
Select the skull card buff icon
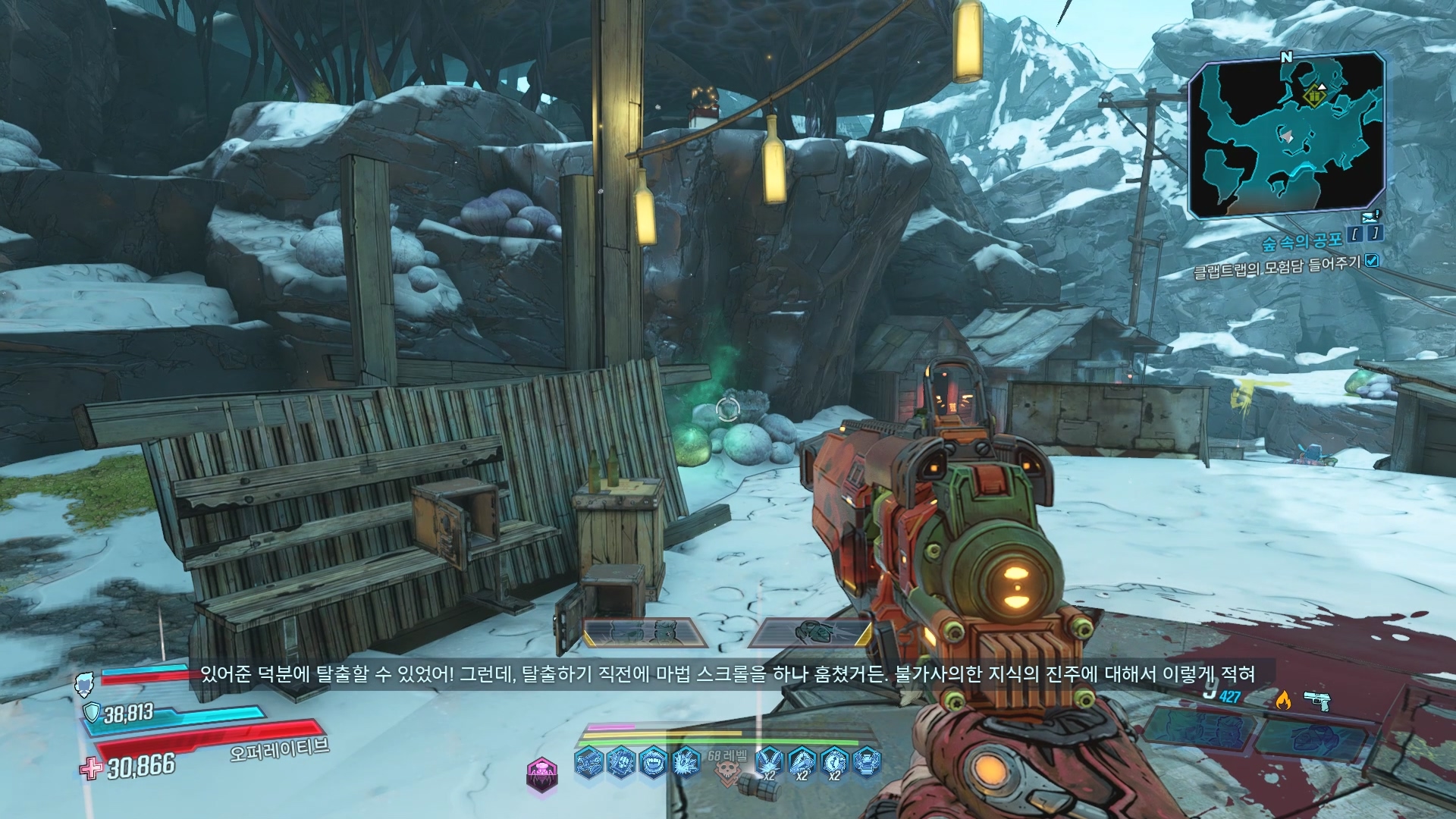[620, 762]
